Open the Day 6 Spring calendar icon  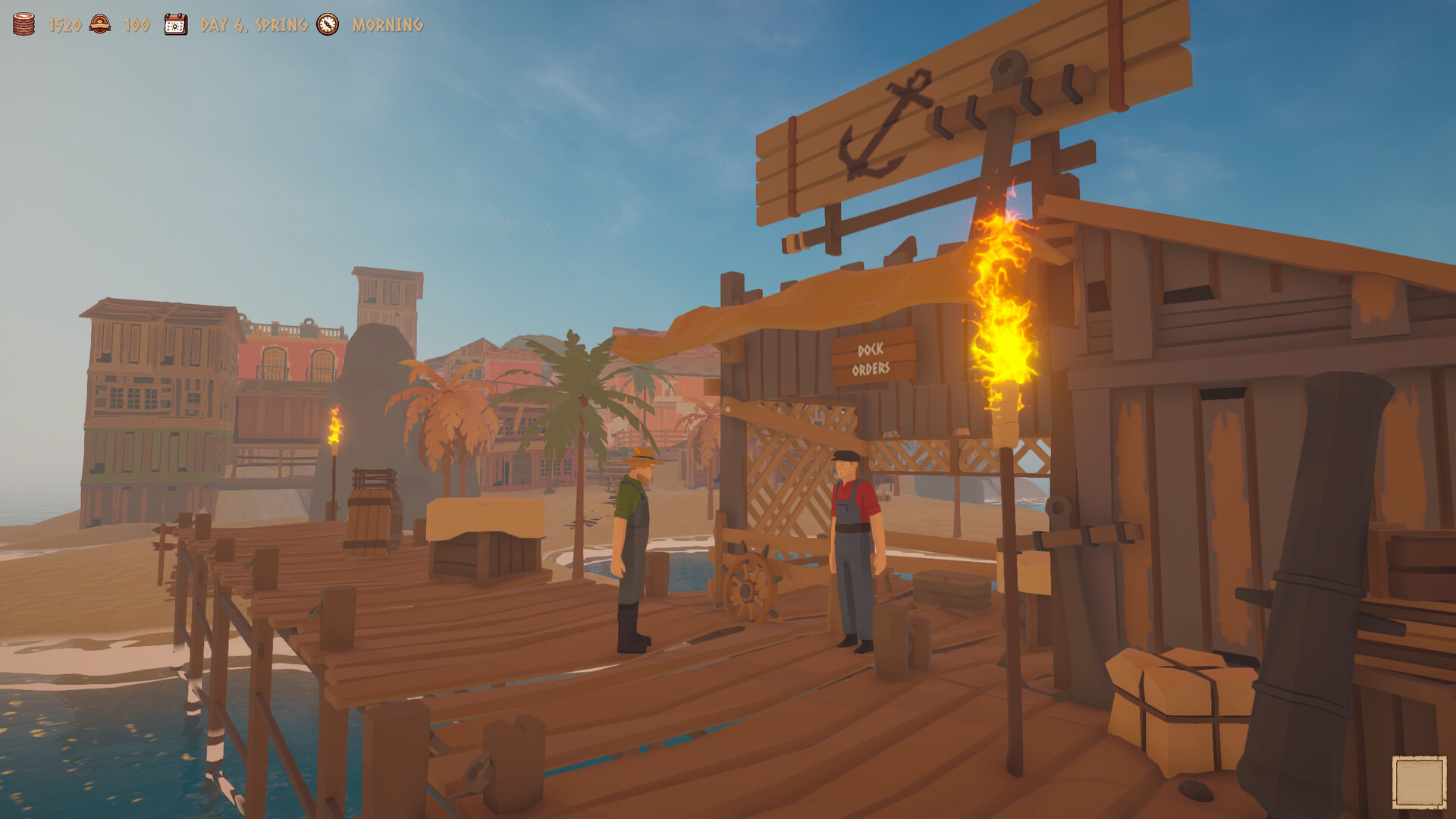(x=175, y=24)
